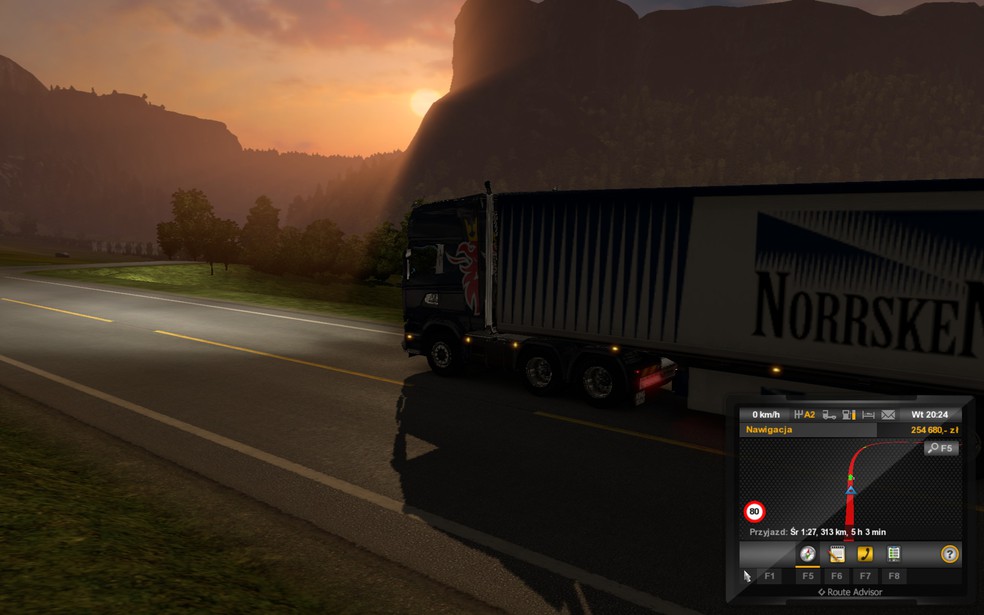The height and width of the screenshot is (615, 984).
Task: Switch to the Navigation compass tab
Action: [807, 554]
